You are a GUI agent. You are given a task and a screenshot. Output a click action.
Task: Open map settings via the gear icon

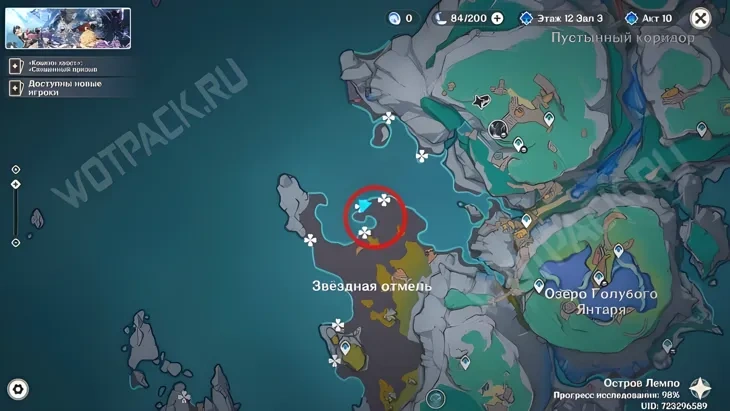coord(17,389)
